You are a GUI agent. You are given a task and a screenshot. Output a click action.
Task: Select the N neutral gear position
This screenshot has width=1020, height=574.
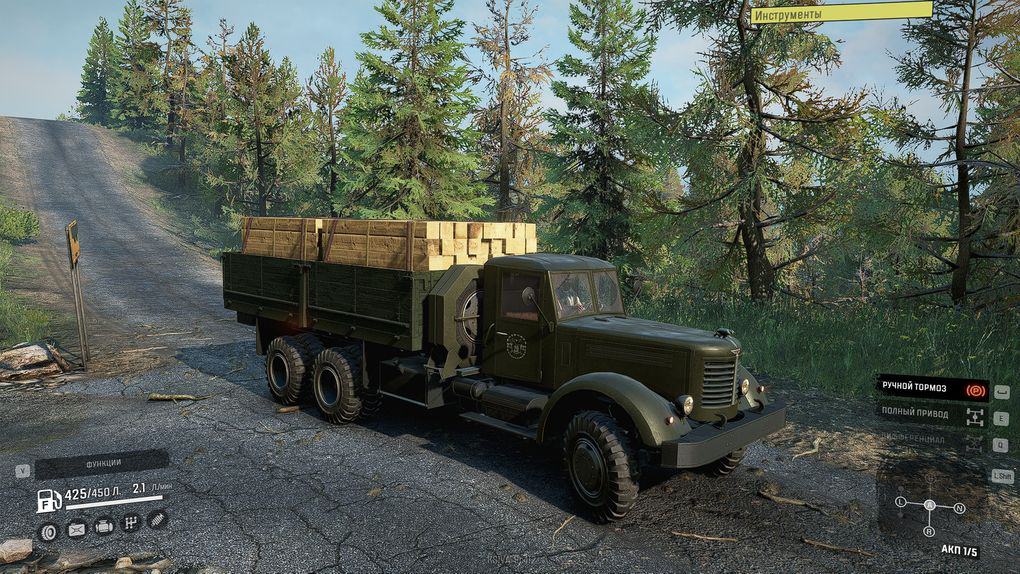pos(959,508)
